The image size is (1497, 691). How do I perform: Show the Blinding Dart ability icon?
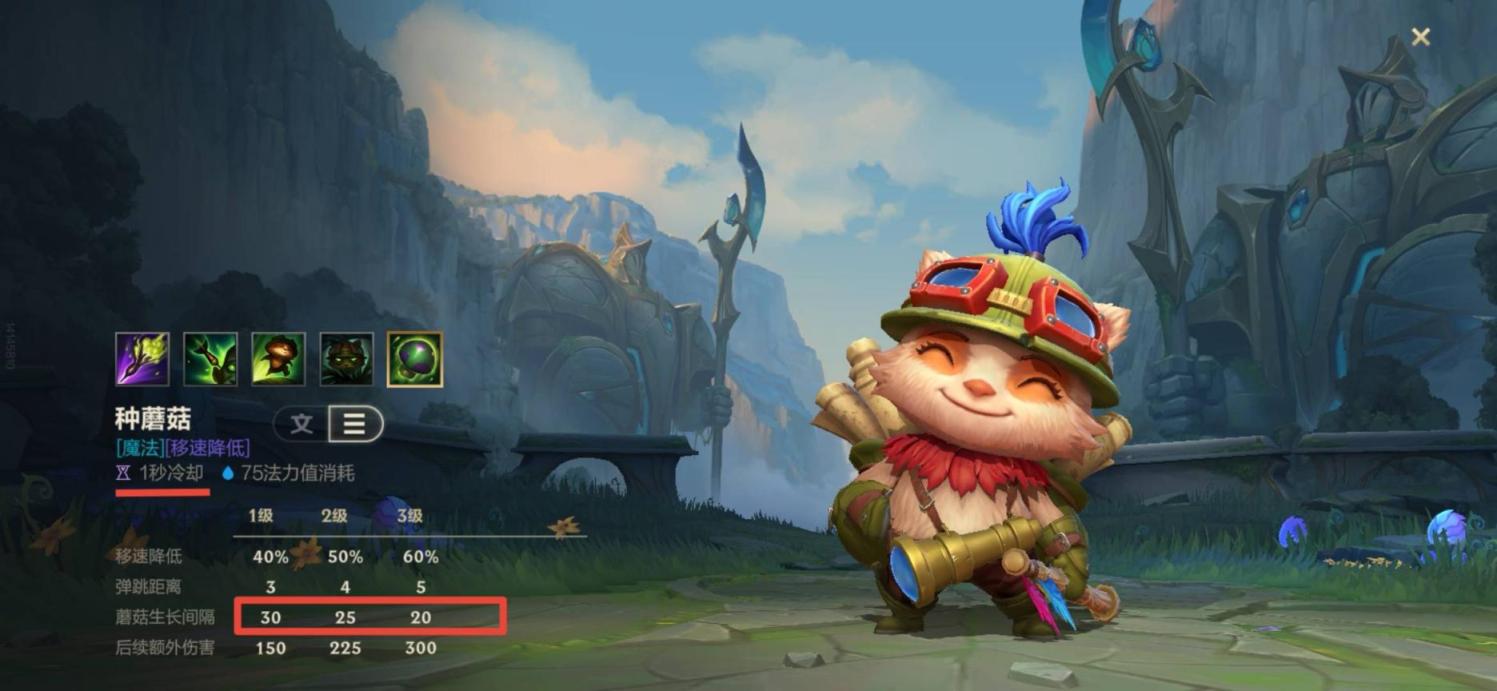click(210, 359)
